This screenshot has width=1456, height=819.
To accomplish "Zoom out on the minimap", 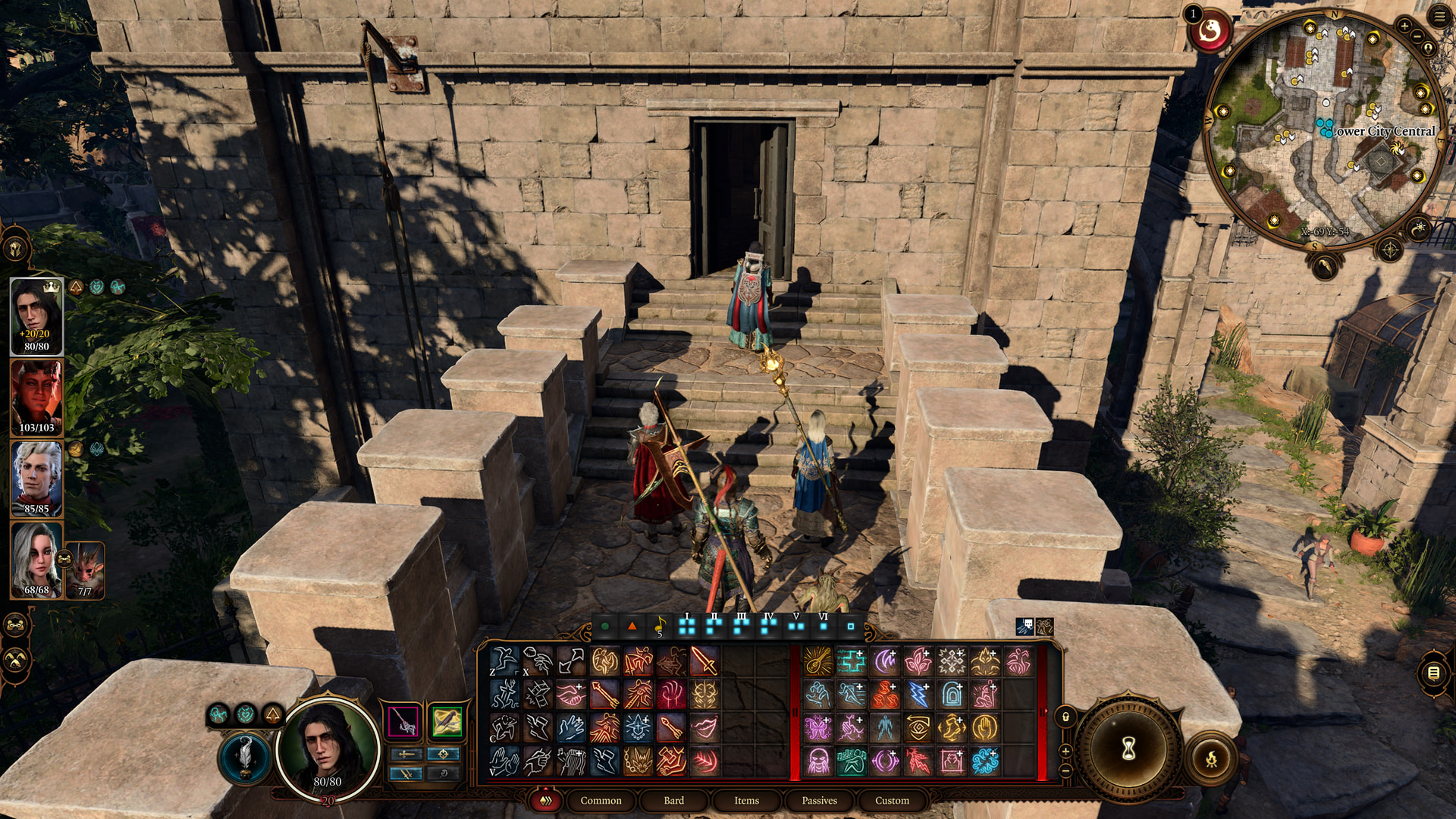I will coord(1417,36).
